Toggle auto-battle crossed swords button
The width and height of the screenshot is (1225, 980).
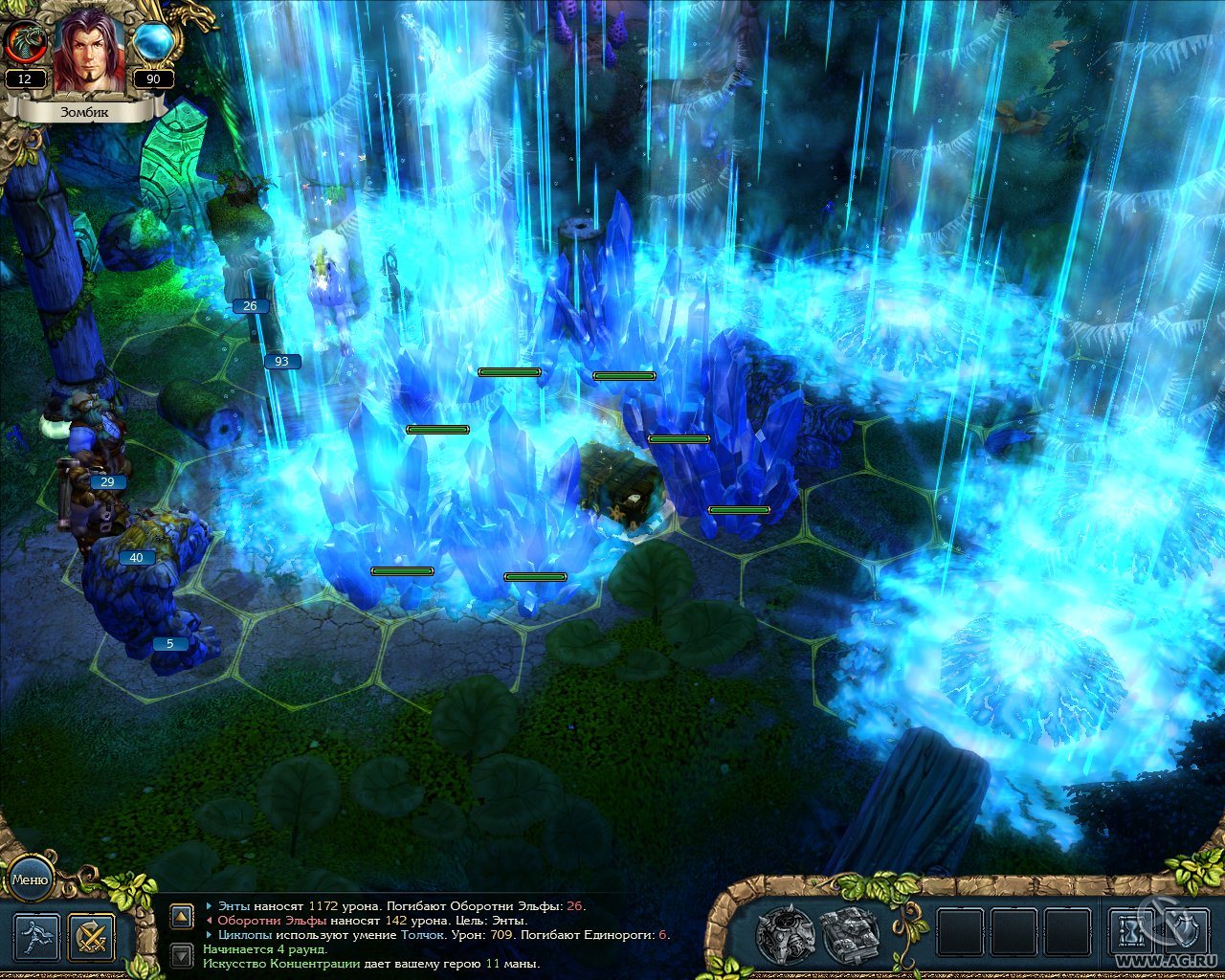(x=92, y=937)
